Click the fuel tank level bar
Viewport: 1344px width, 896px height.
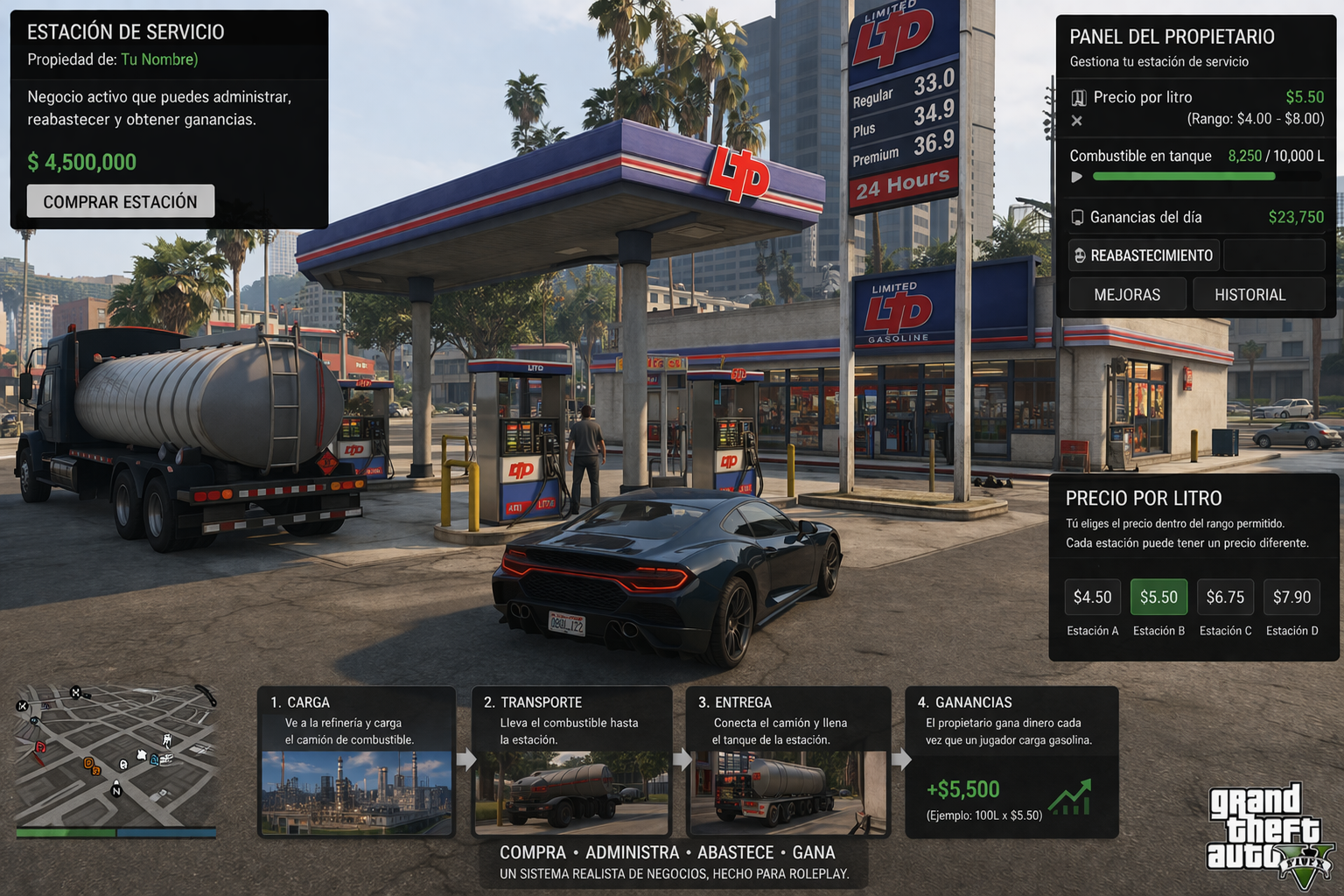click(x=1184, y=177)
